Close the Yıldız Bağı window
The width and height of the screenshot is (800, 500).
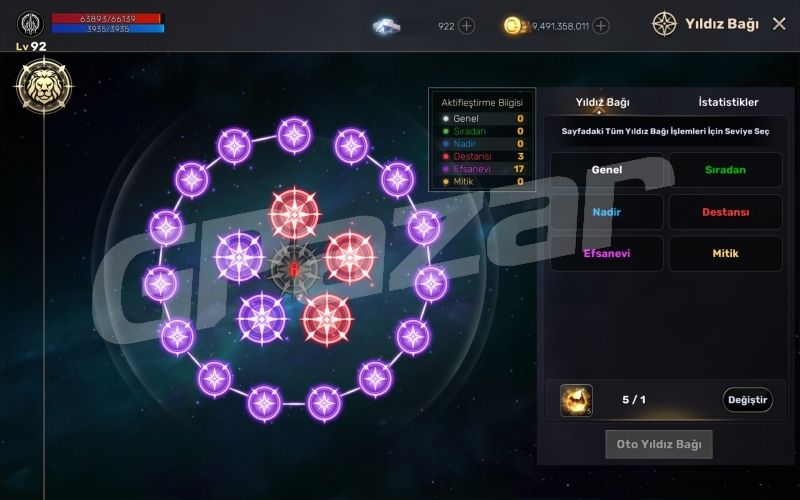pos(779,24)
